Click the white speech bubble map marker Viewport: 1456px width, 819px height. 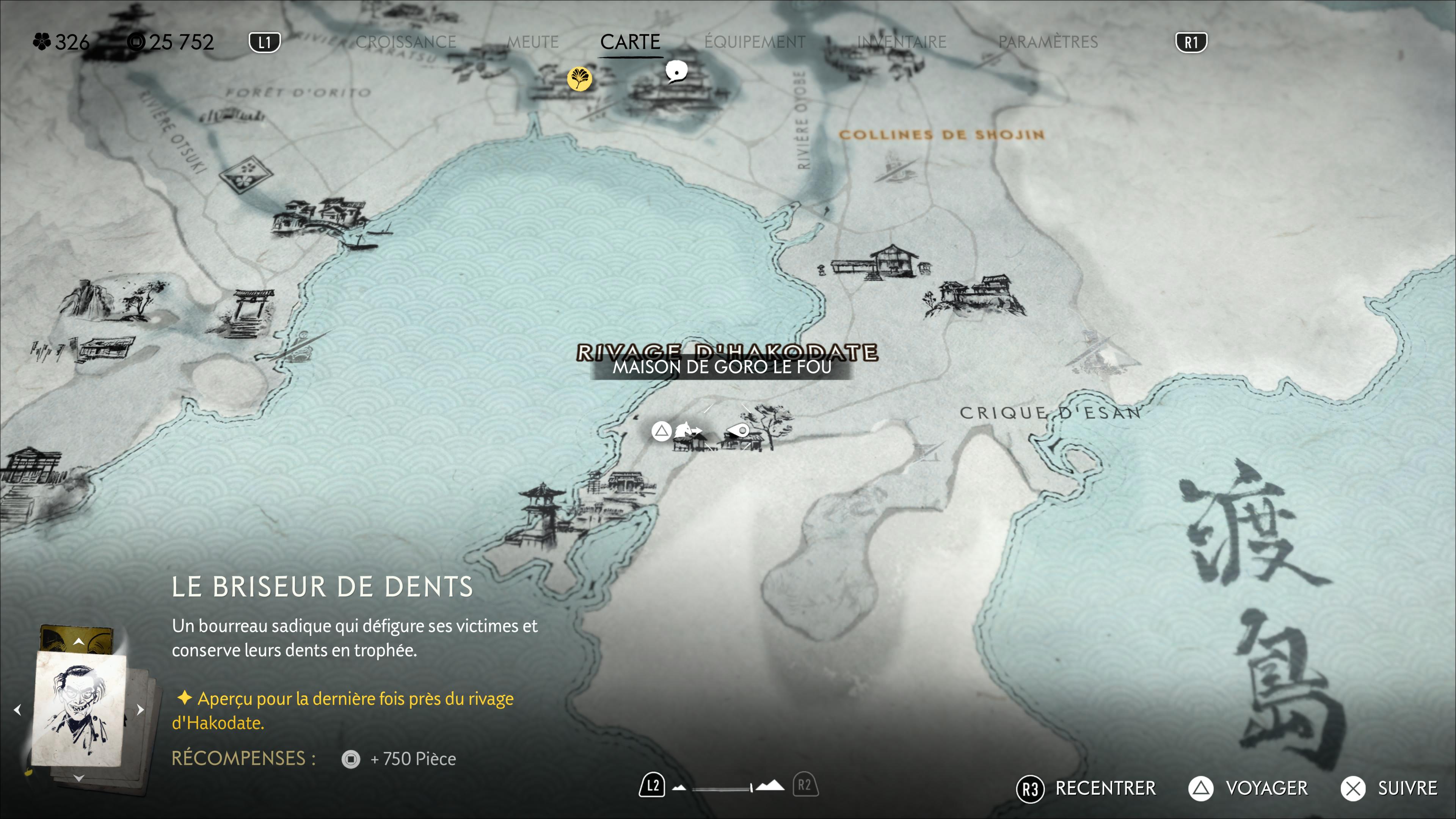click(x=676, y=72)
